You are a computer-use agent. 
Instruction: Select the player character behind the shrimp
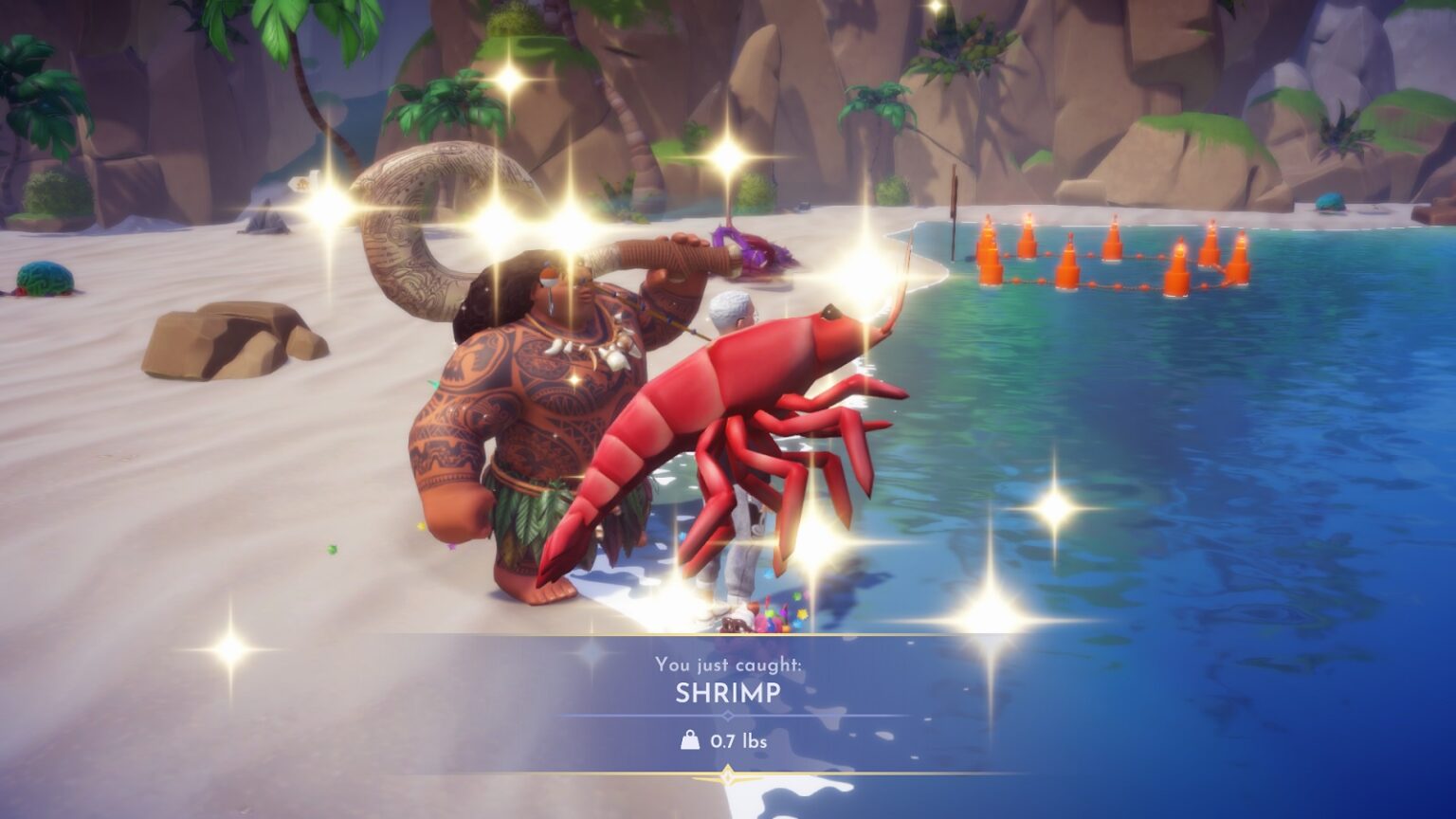tap(730, 313)
